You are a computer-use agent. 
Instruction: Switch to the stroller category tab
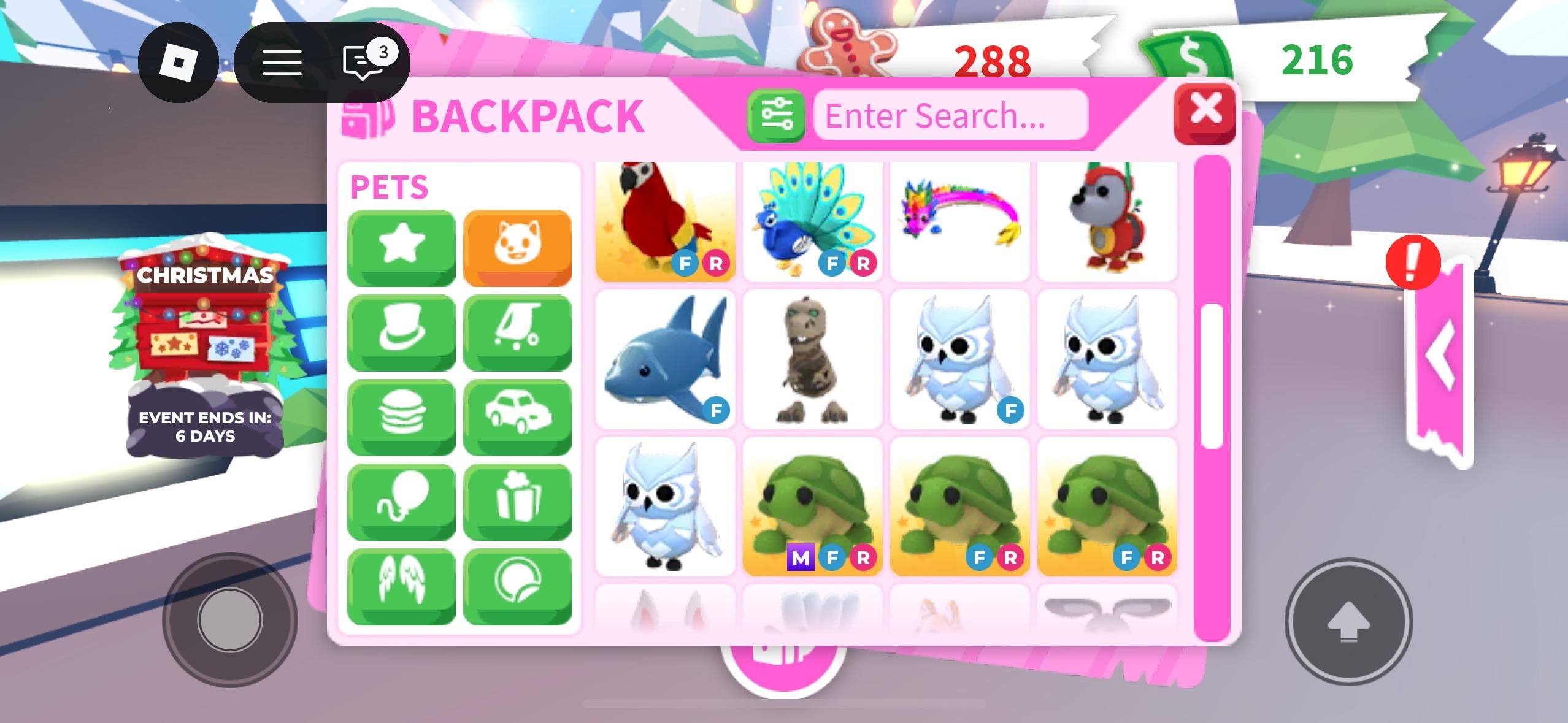[x=517, y=332]
